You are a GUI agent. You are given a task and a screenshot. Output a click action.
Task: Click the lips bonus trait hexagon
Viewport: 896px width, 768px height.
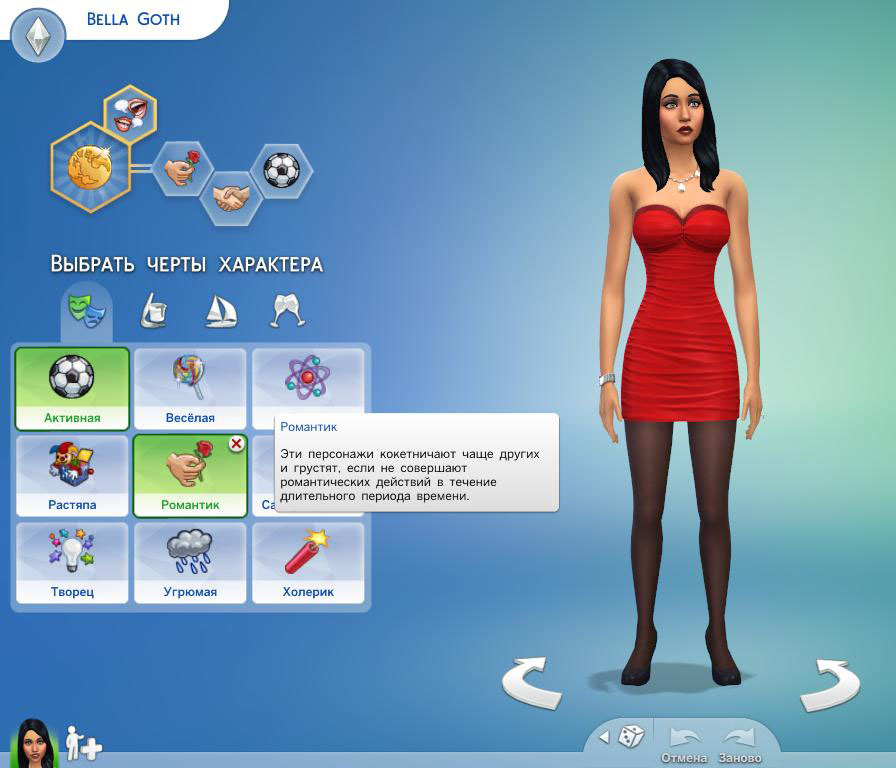click(x=130, y=112)
